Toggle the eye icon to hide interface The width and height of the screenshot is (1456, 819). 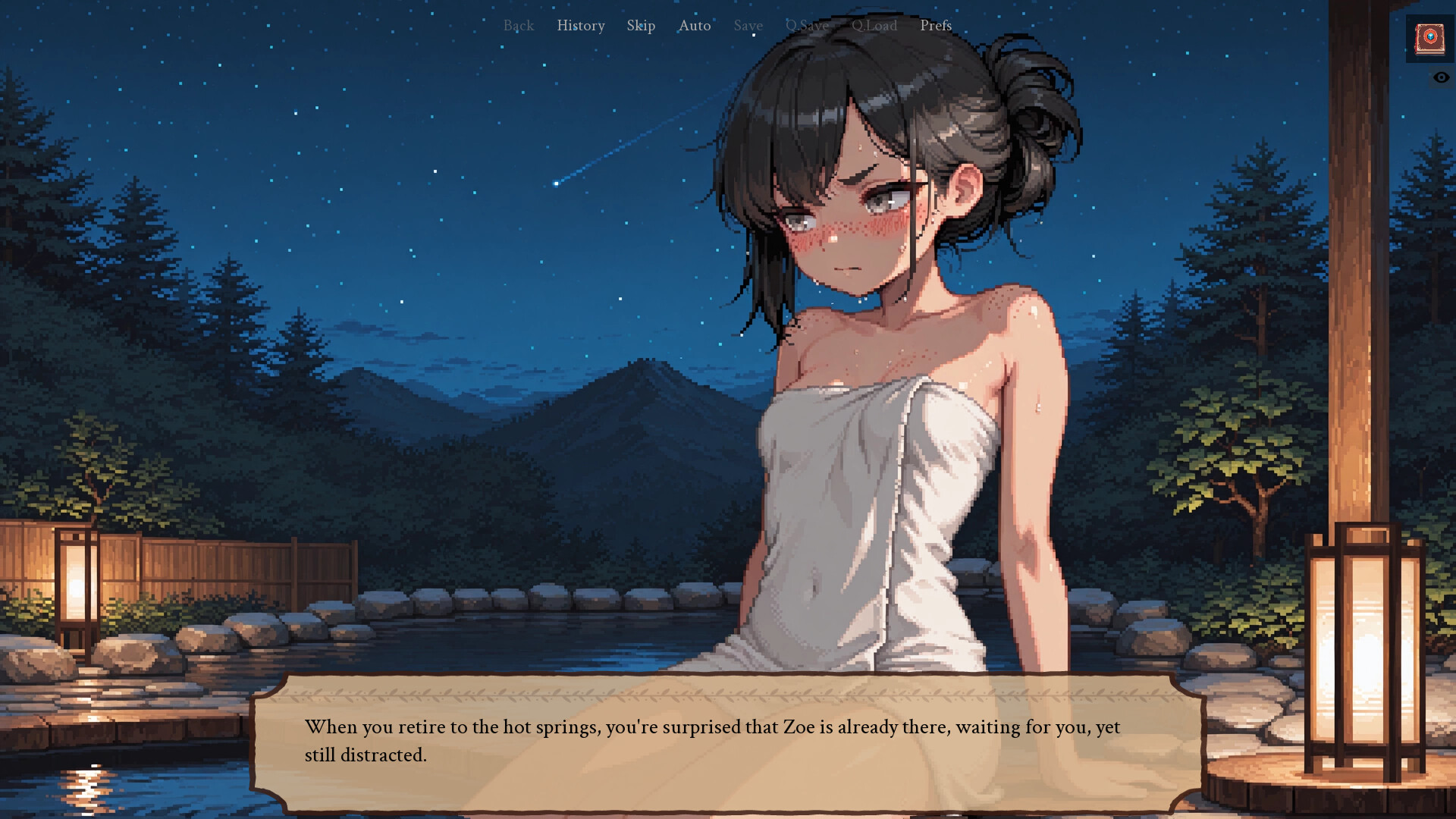(1441, 77)
